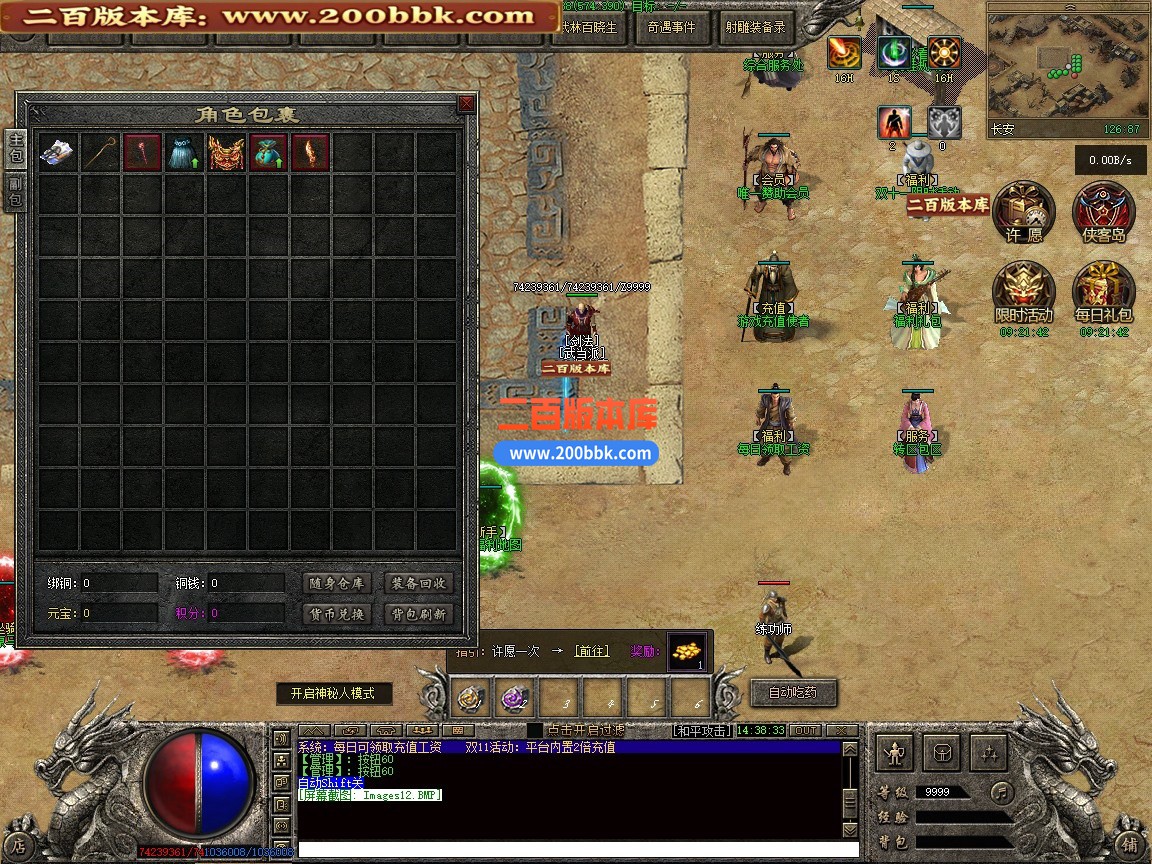Claim the 每日礼包 daily gift pack
The width and height of the screenshot is (1152, 864).
(1103, 292)
